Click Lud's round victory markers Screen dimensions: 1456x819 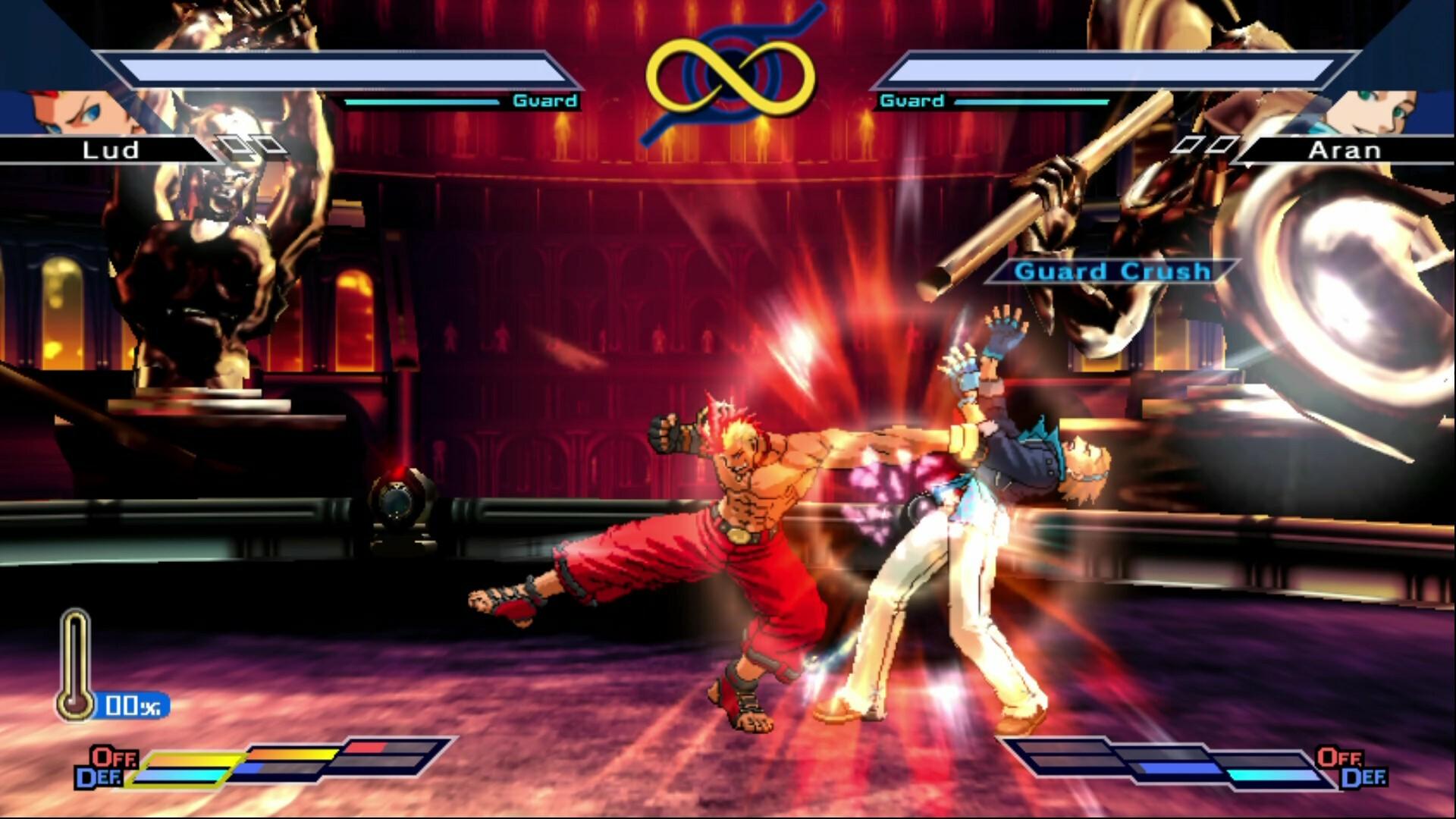tap(250, 144)
